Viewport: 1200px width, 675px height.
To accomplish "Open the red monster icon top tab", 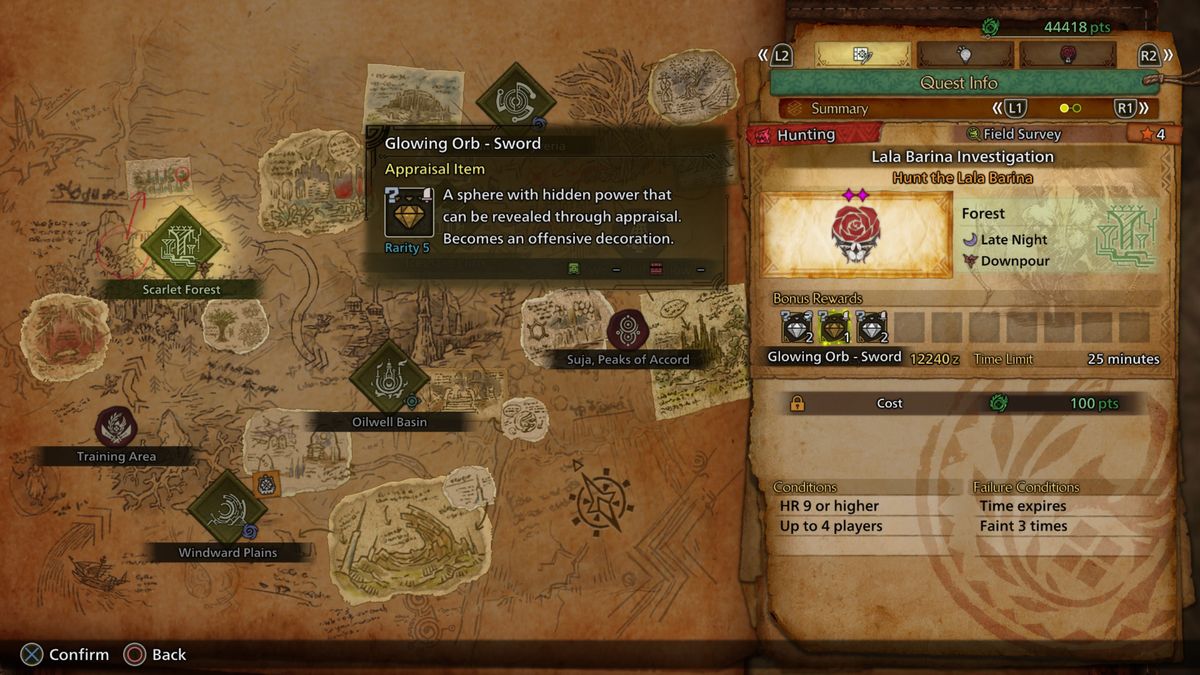I will [1066, 55].
